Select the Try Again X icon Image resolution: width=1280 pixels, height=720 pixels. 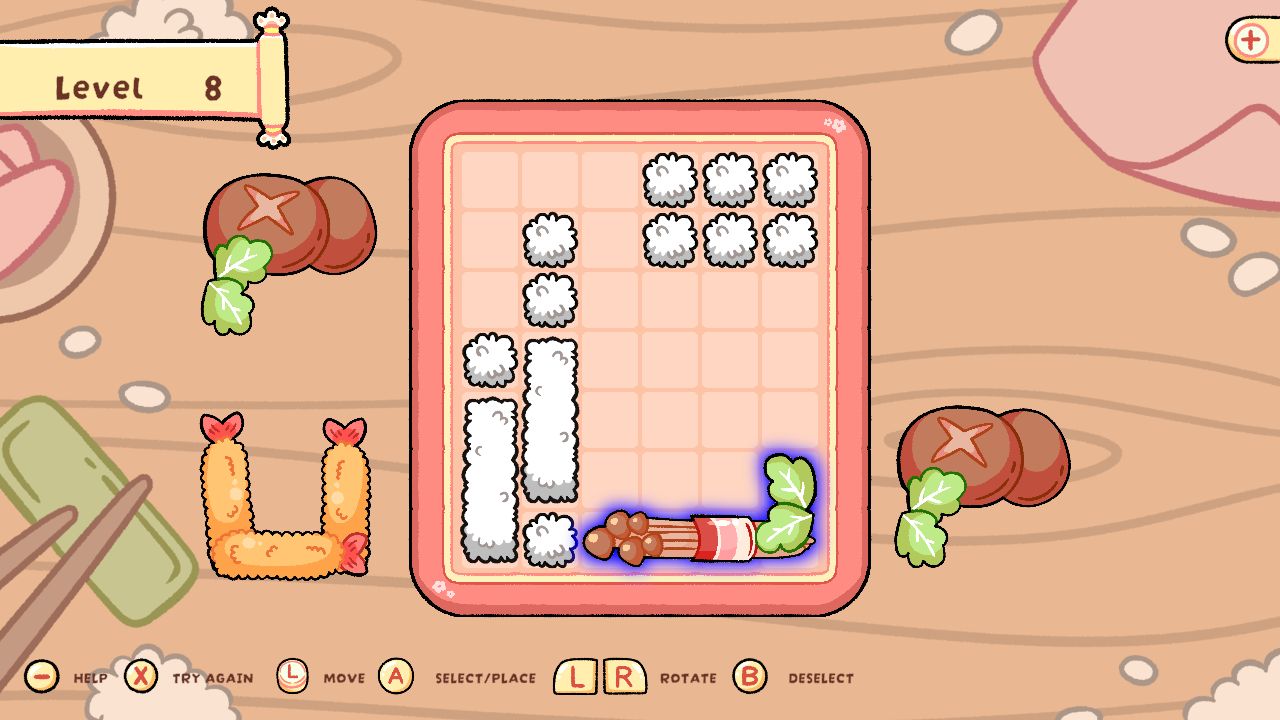coord(140,677)
